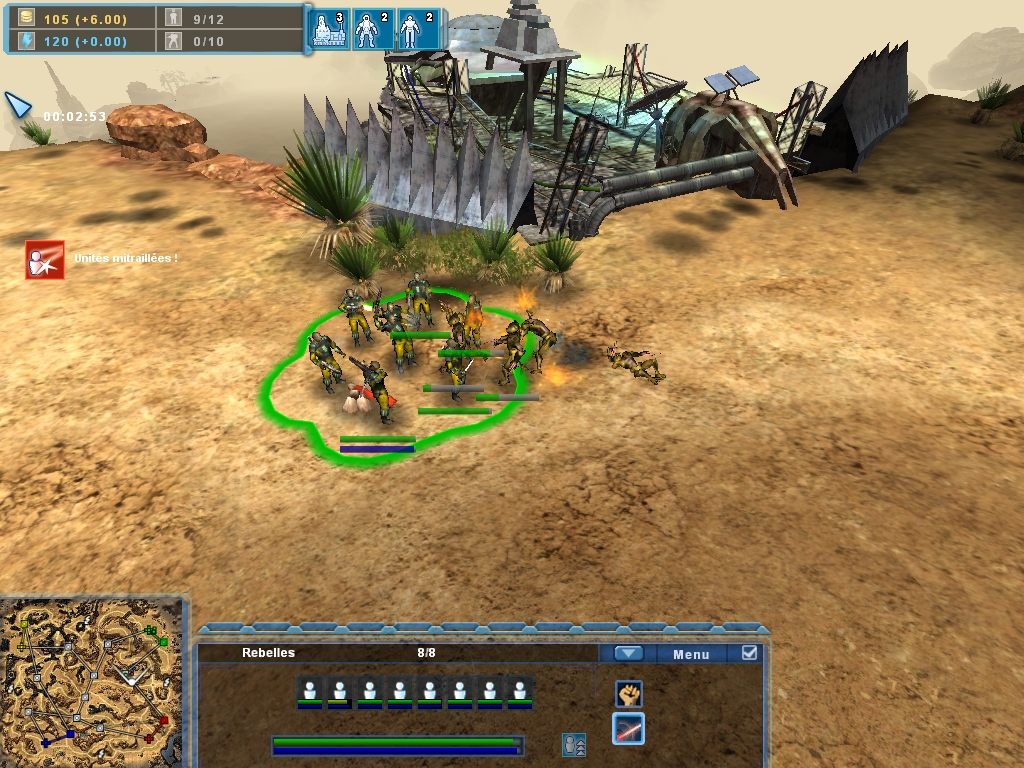Screen dimensions: 1024x768
Task: Select the heavy armored infantry group icon
Action: [370, 31]
